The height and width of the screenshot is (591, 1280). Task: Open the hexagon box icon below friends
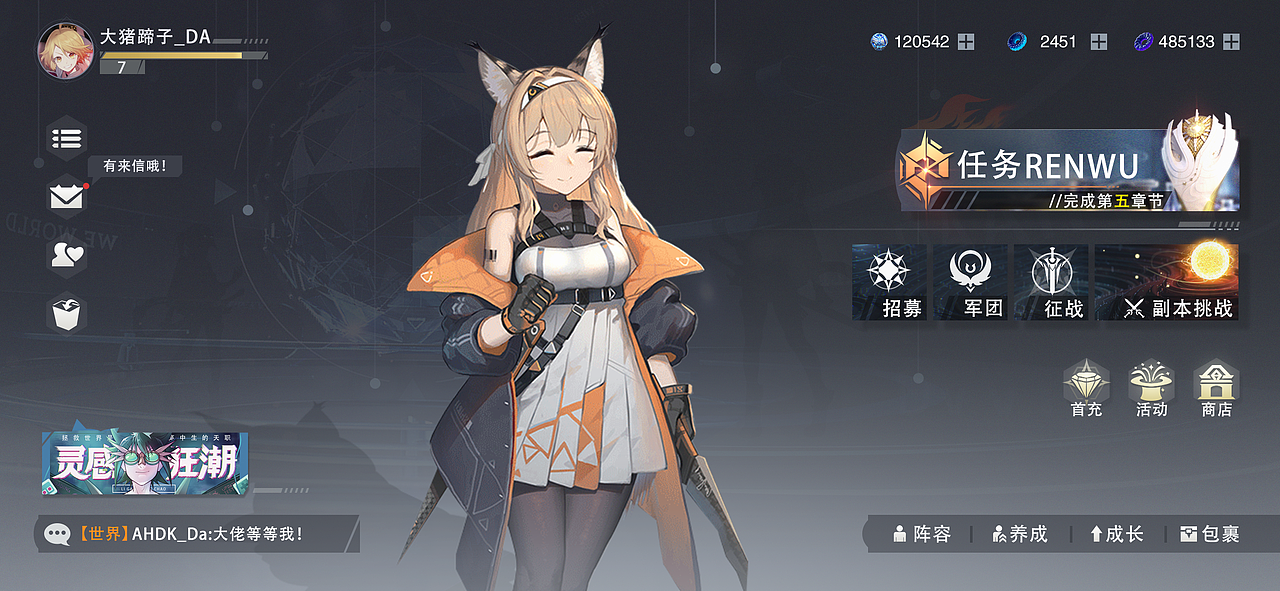click(67, 313)
